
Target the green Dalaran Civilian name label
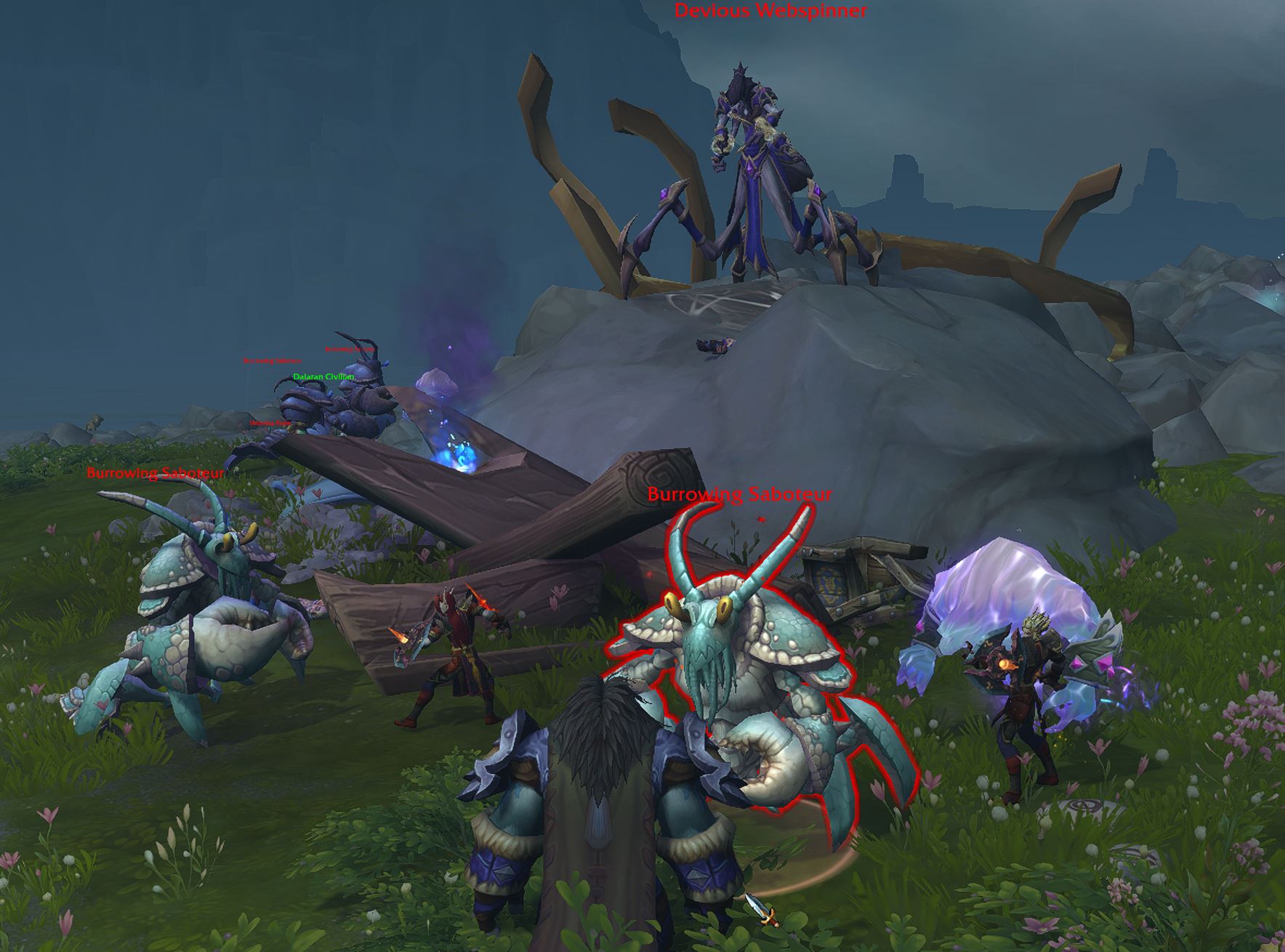[x=323, y=377]
